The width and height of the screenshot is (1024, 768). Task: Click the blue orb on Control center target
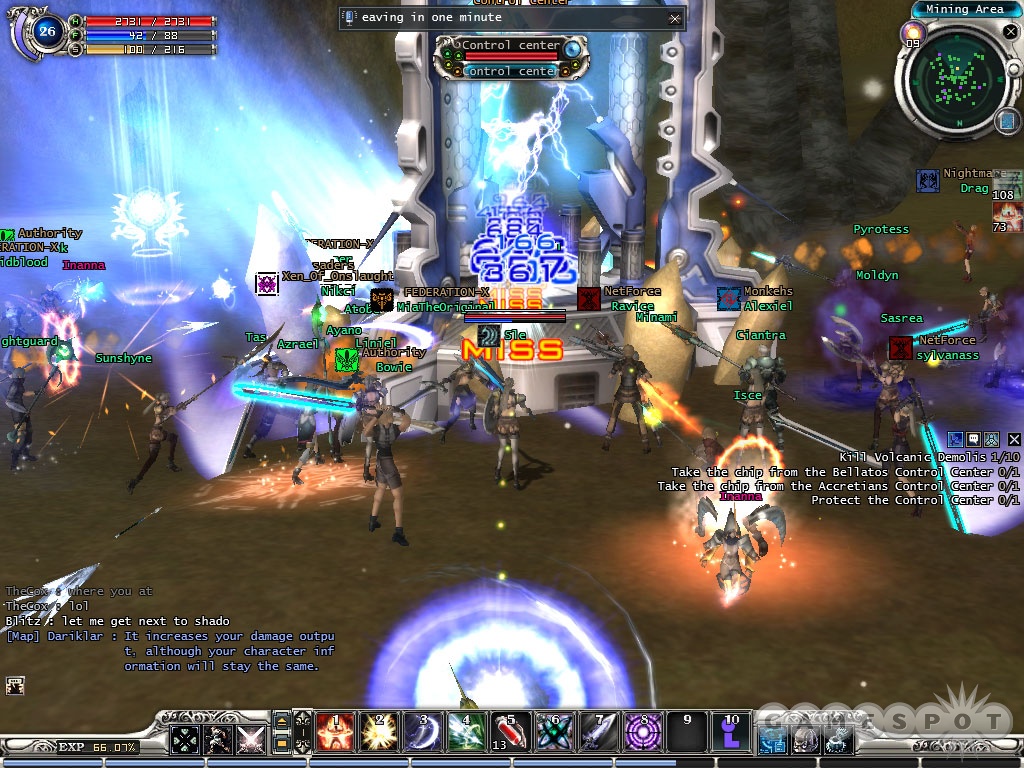tap(572, 47)
